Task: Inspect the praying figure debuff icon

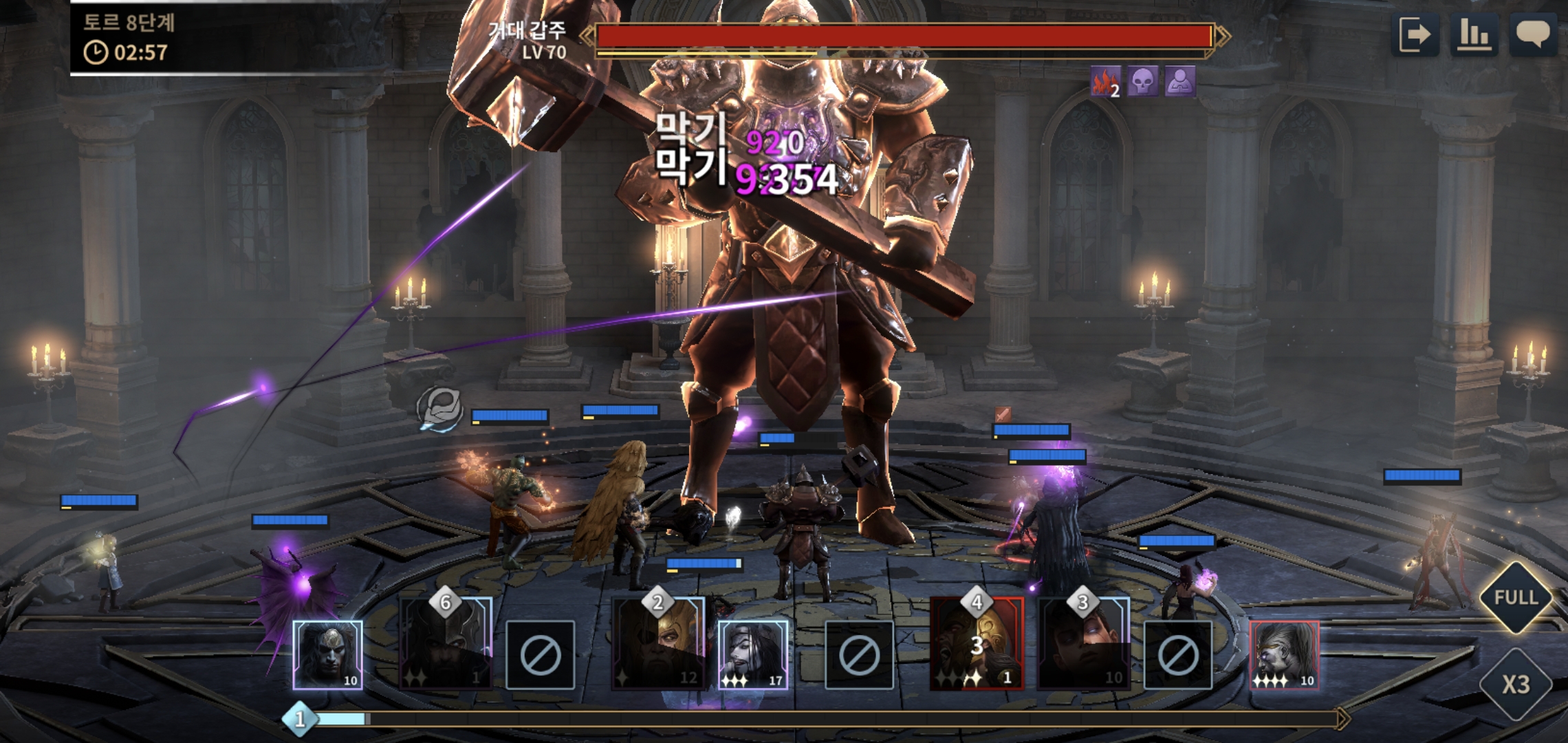Action: pyautogui.click(x=1179, y=82)
